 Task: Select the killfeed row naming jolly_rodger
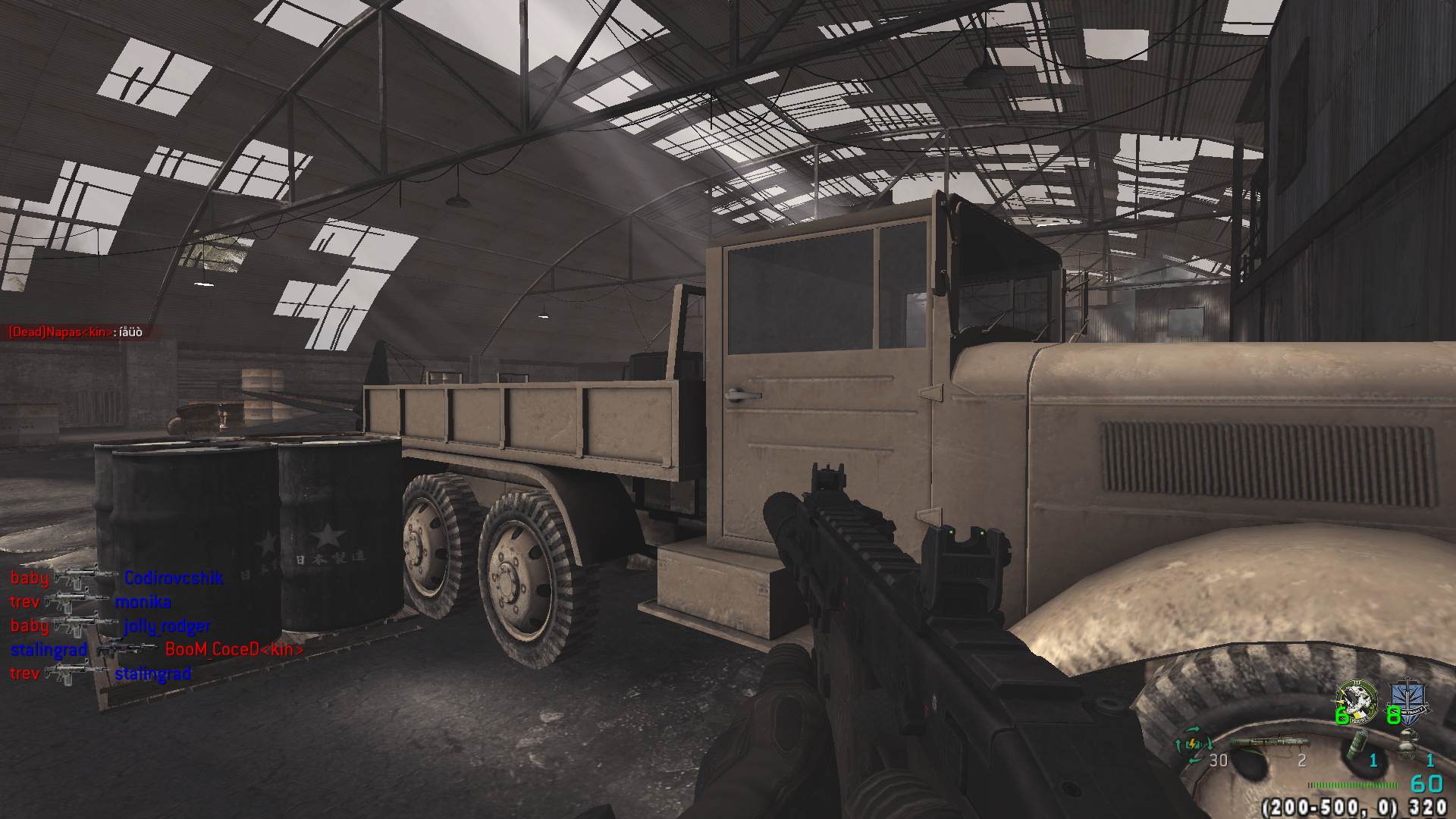110,626
